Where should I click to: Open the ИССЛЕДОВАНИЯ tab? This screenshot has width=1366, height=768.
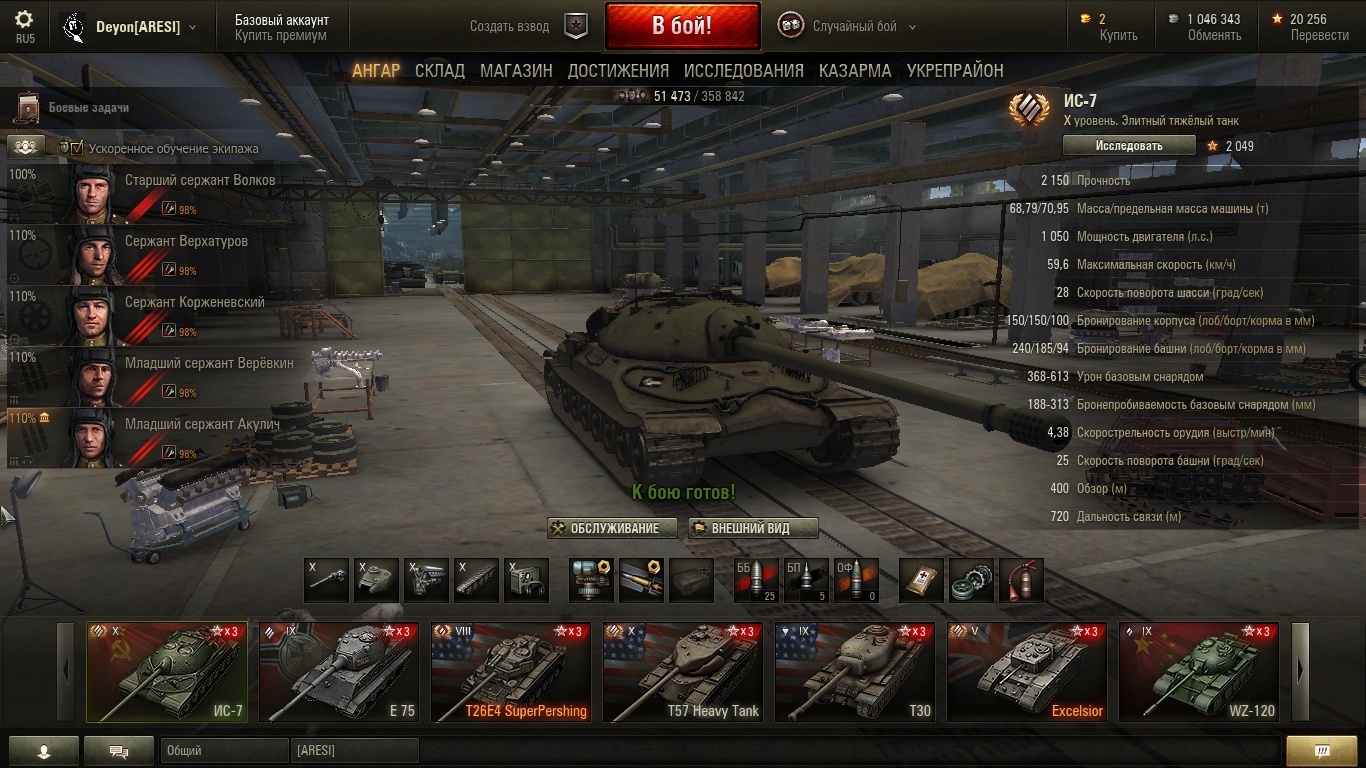(x=743, y=70)
